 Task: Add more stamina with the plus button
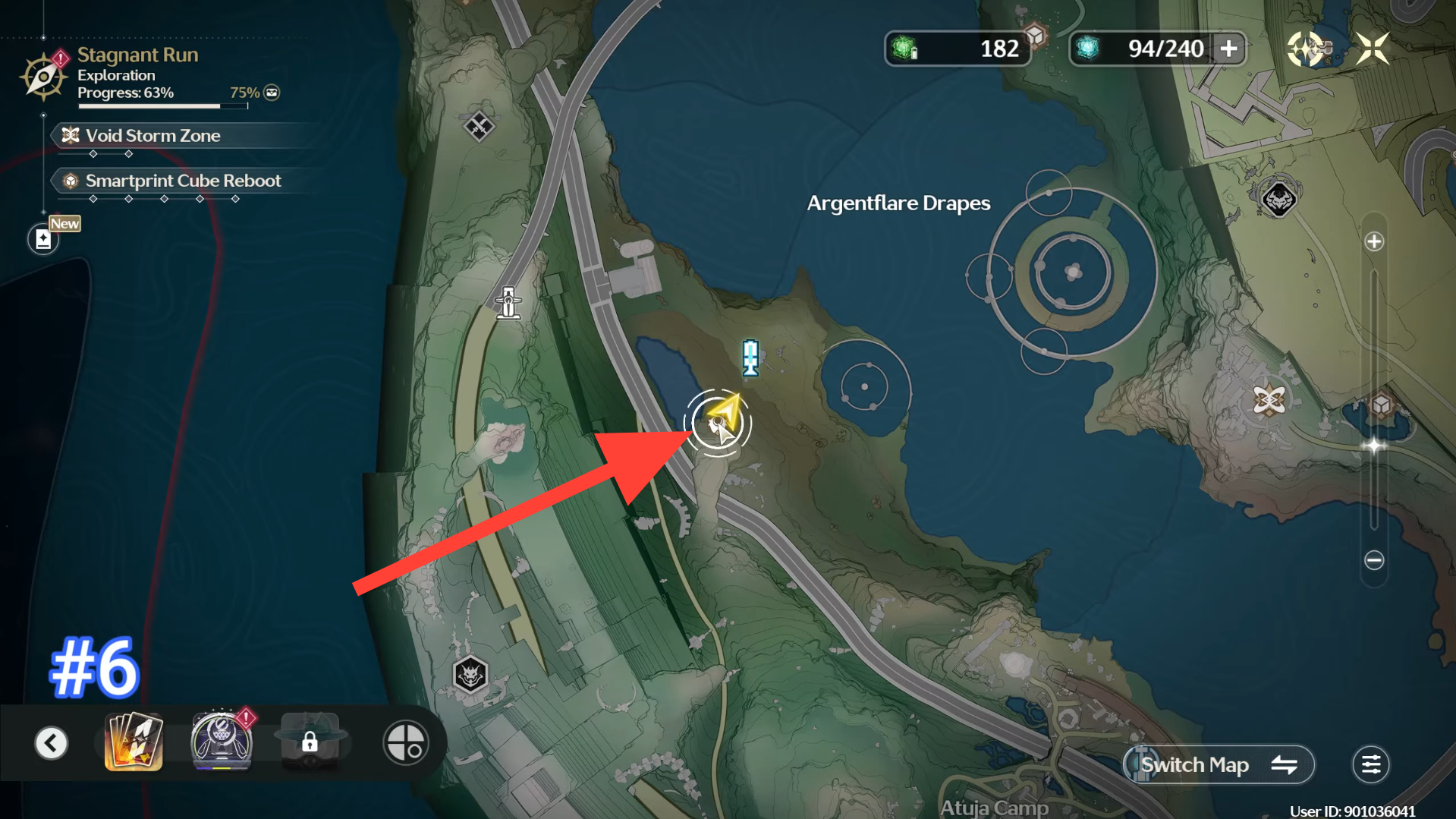coord(1228,49)
